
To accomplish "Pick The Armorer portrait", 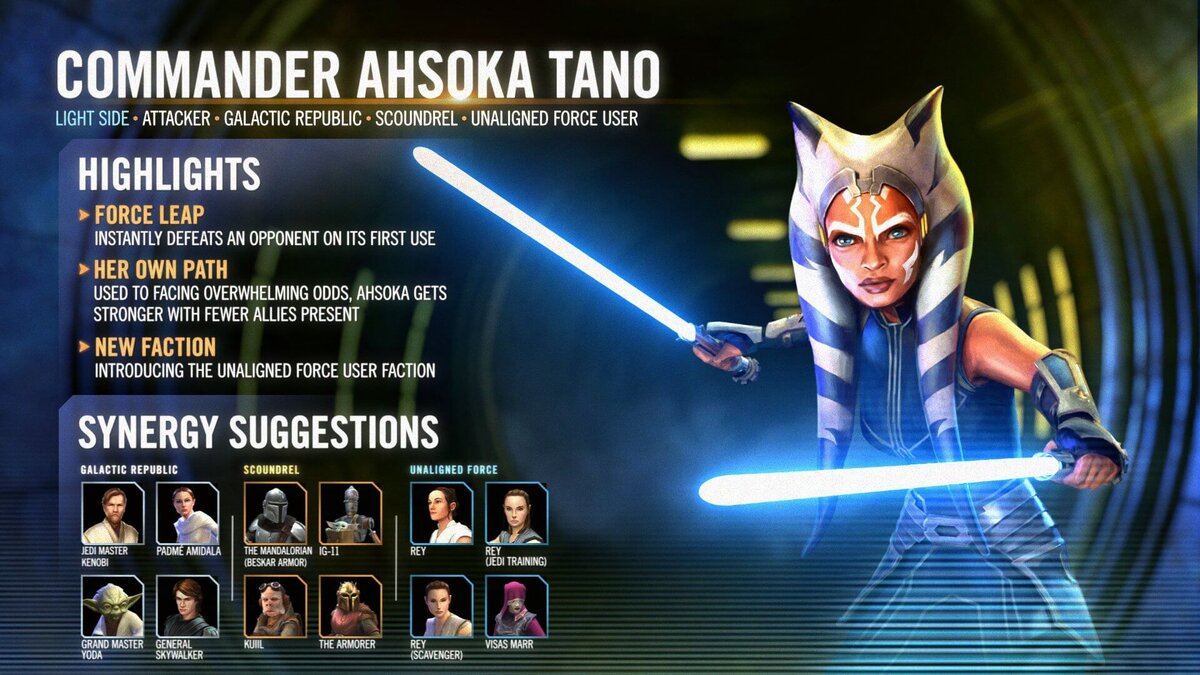I will 350,607.
